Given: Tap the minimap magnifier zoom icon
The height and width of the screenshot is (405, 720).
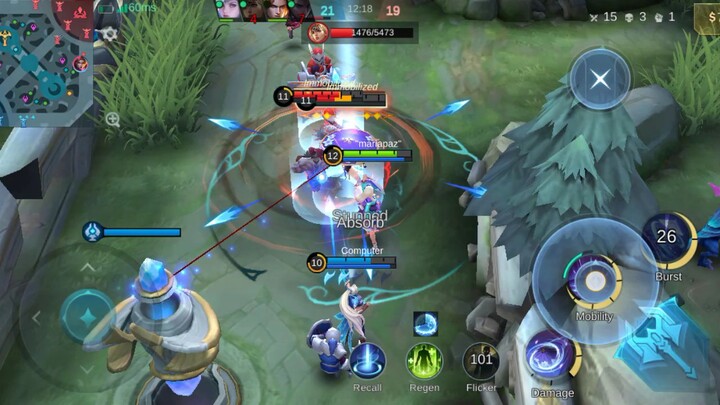Looking at the screenshot, I should pos(112,119).
